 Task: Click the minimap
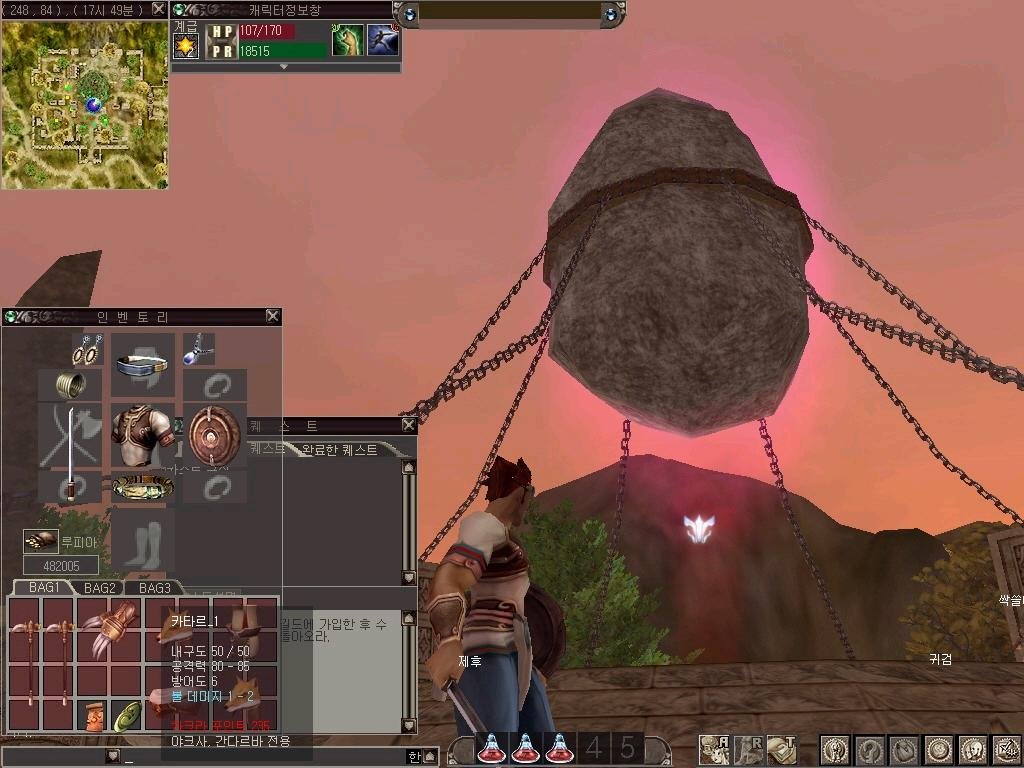point(84,104)
